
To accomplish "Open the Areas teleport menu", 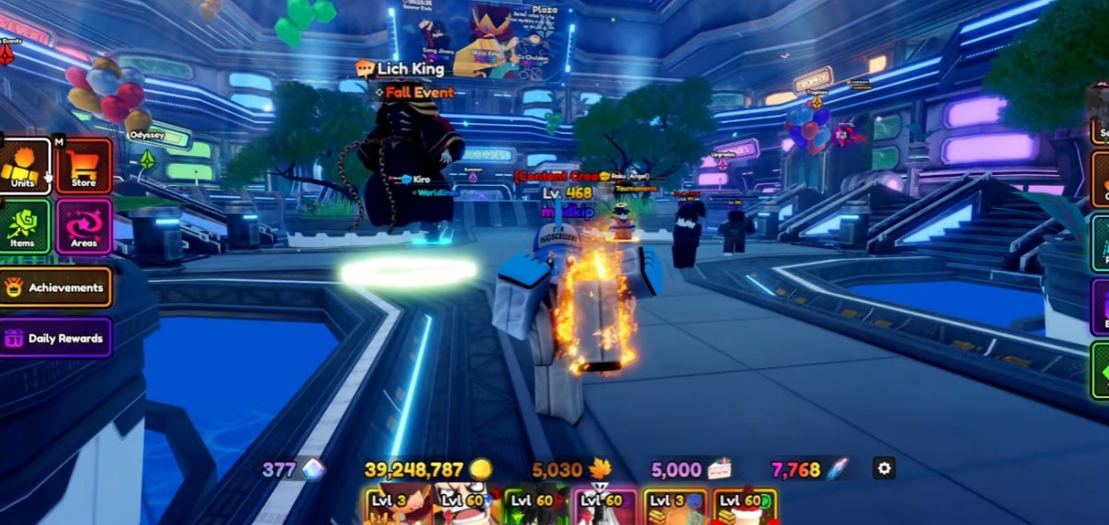I will [x=84, y=226].
